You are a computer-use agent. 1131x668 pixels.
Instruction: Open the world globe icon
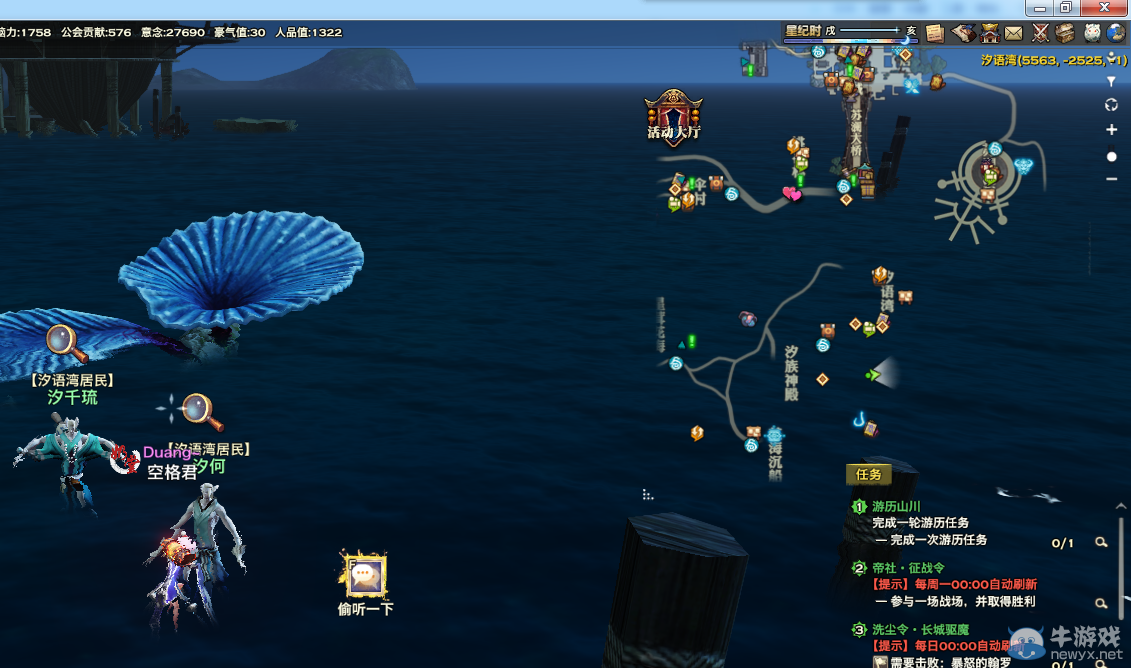point(1116,33)
